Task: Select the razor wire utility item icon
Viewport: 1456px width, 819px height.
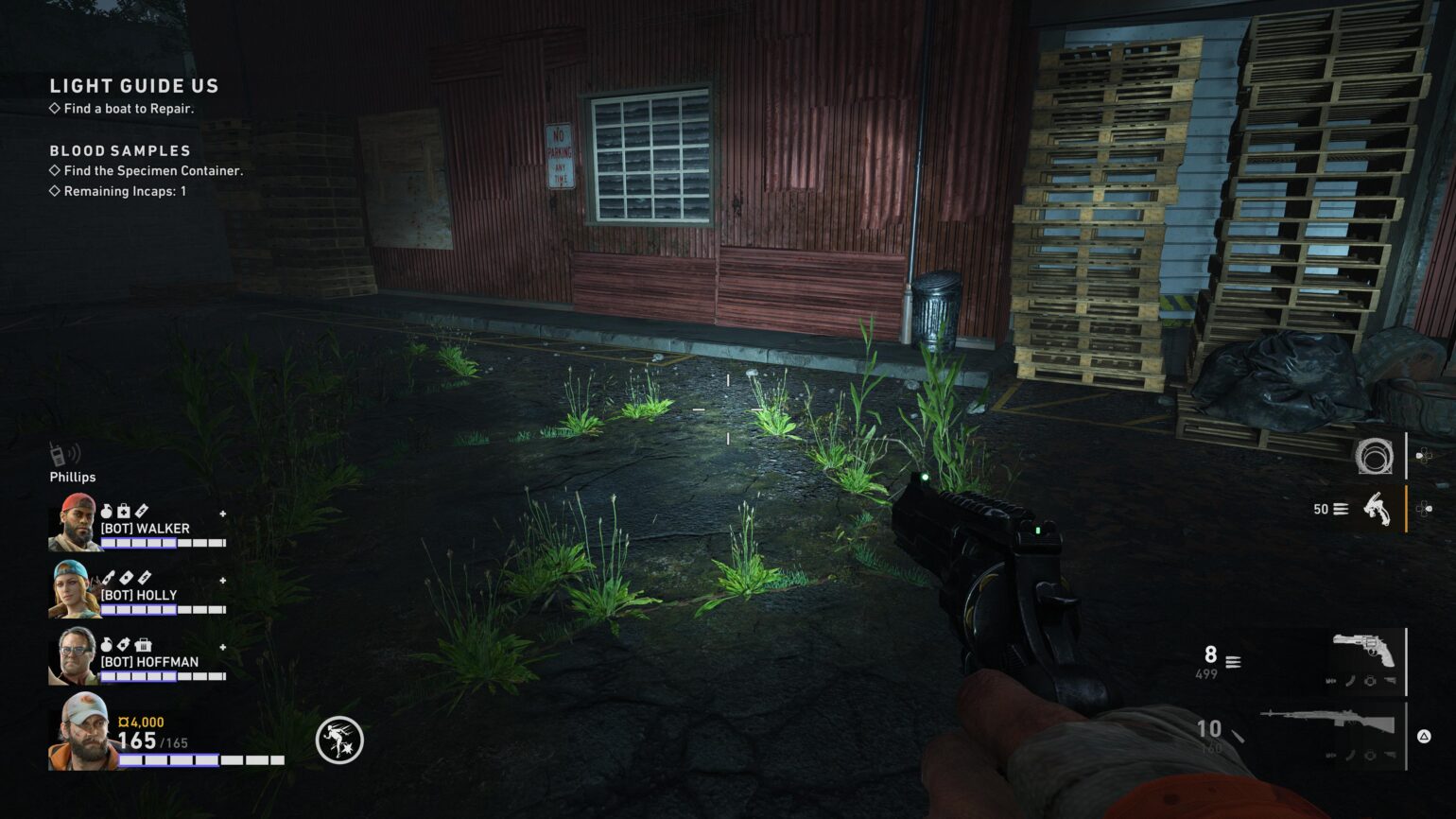Action: point(1375,457)
